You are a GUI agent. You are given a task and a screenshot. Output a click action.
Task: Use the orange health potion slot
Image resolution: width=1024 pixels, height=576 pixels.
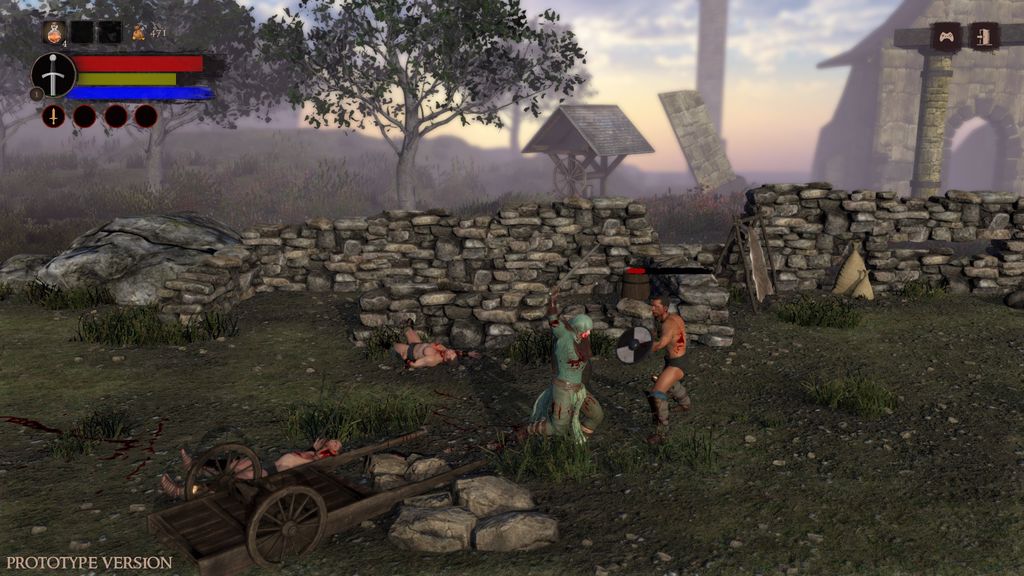click(54, 32)
